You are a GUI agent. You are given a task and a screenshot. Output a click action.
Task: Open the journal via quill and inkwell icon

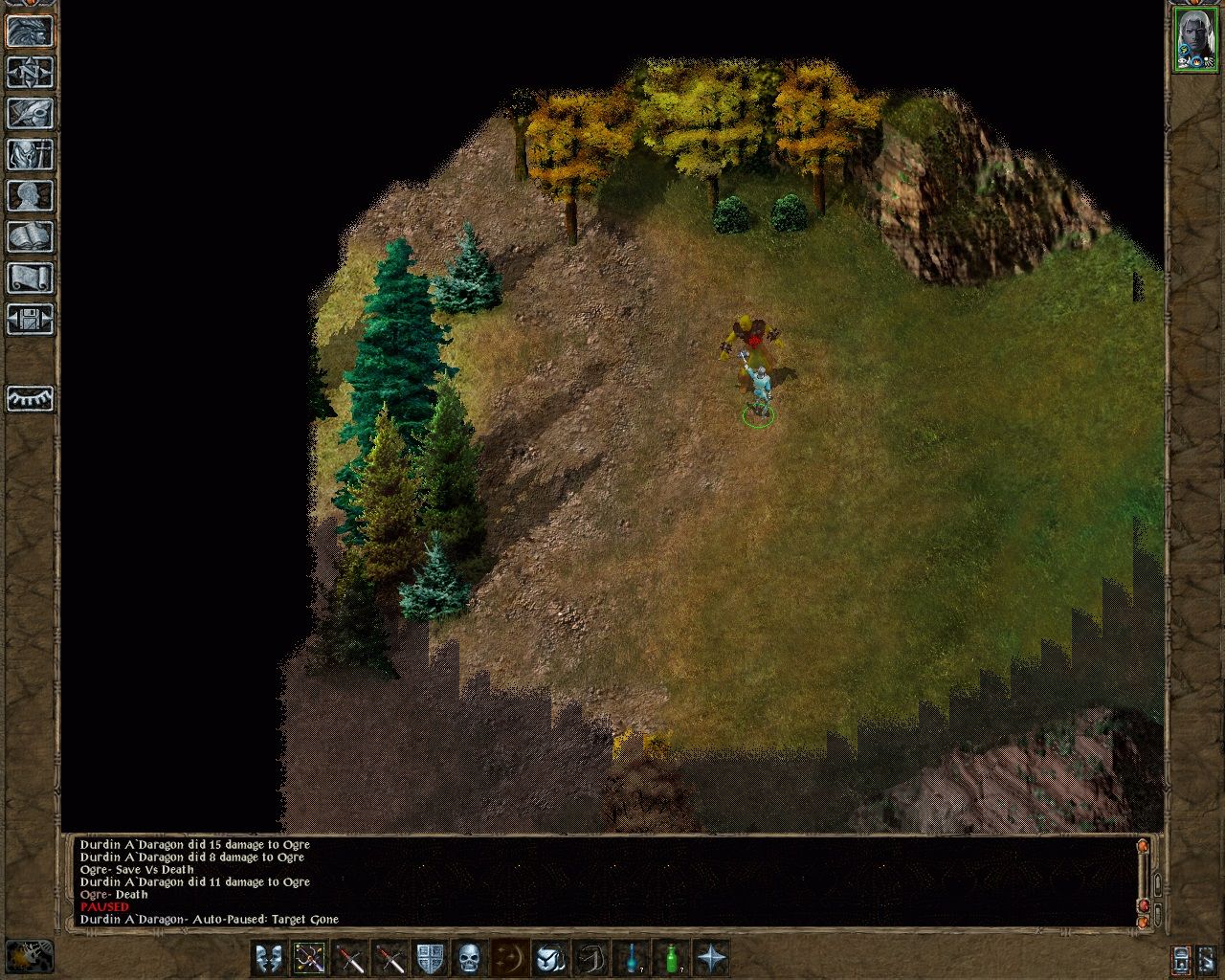(32, 115)
